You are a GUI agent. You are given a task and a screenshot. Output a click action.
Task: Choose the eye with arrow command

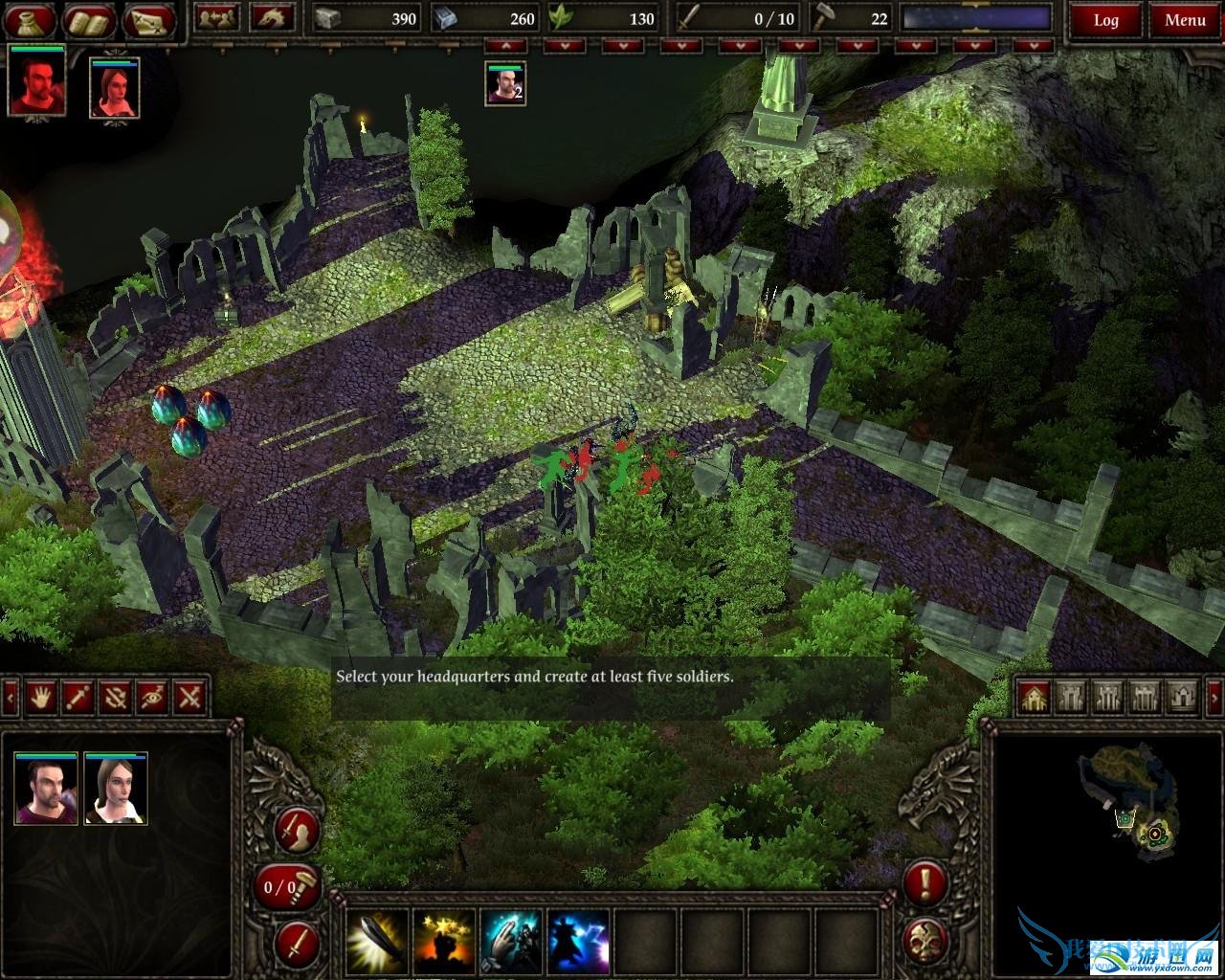pyautogui.click(x=153, y=697)
